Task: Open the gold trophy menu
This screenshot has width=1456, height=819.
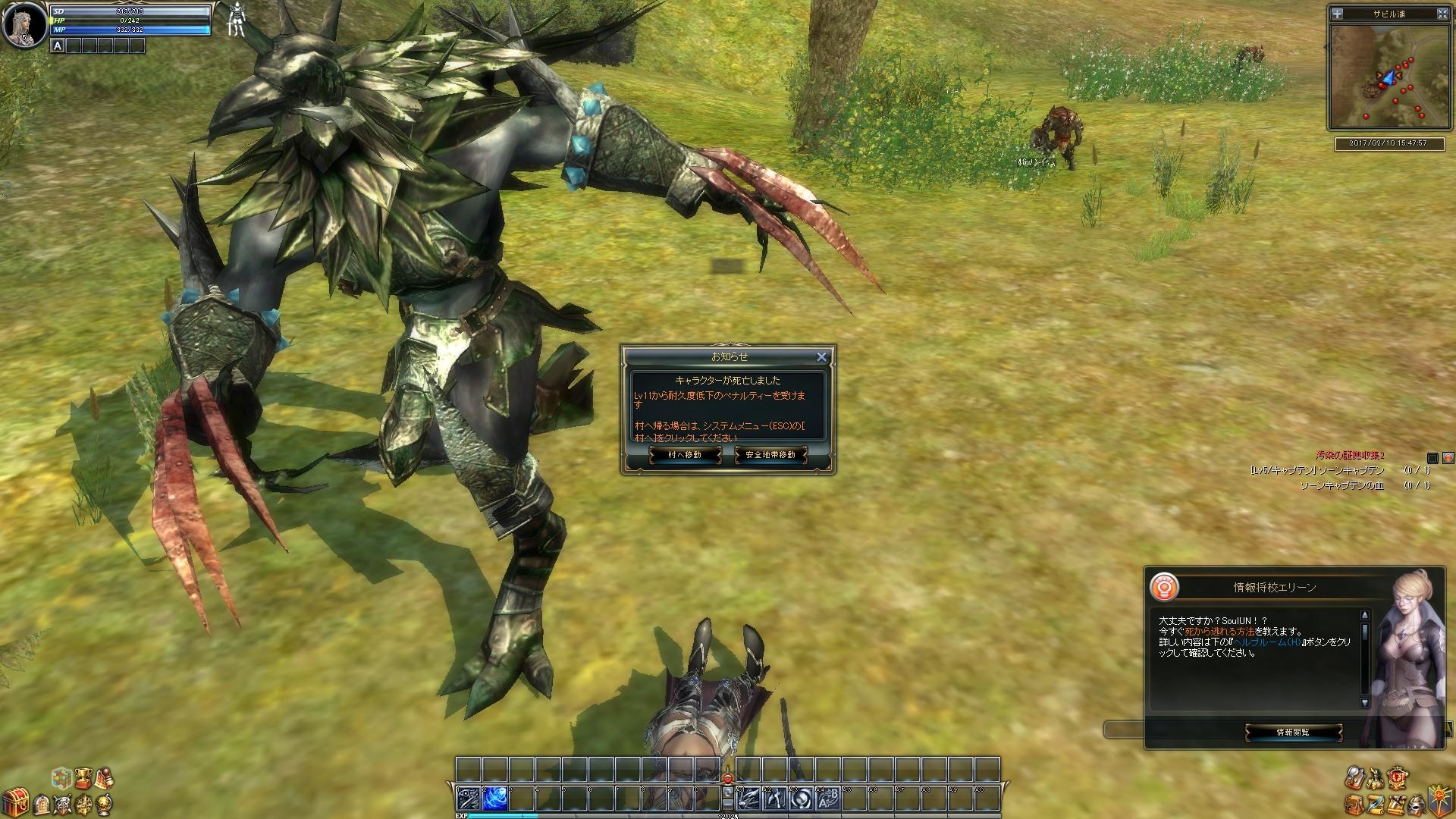Action: [x=83, y=777]
